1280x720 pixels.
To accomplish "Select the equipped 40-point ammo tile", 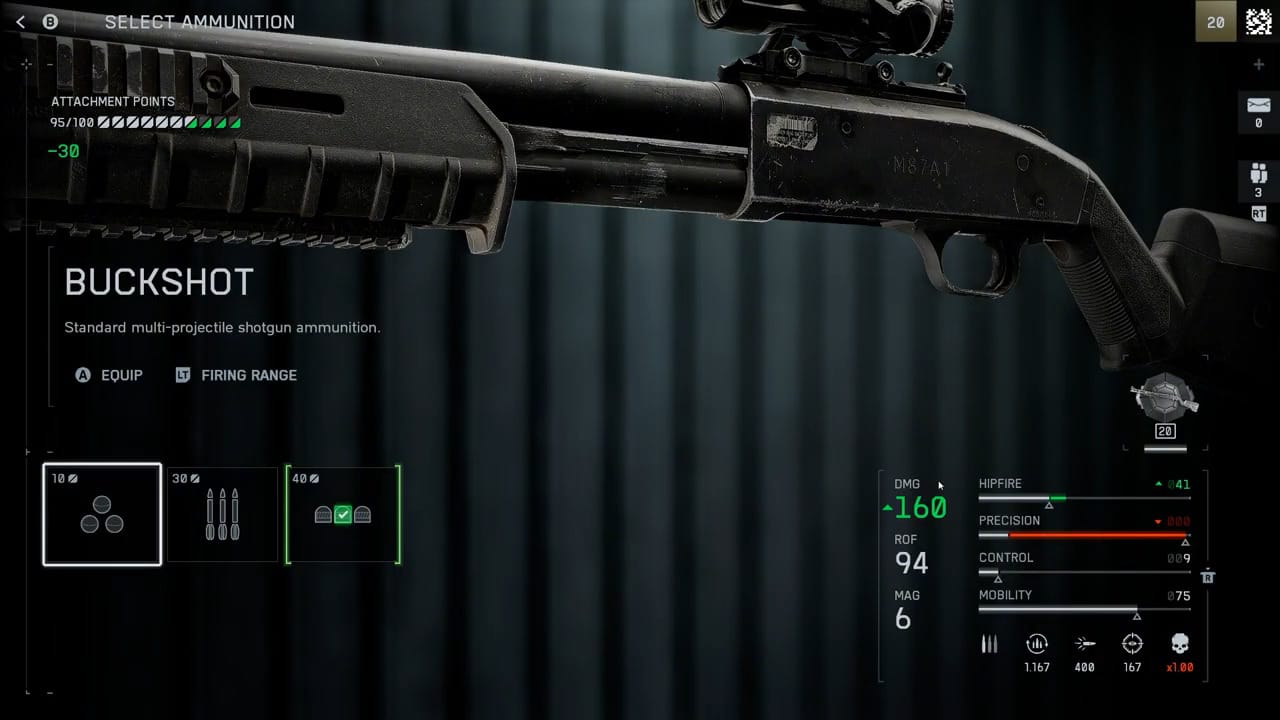I will click(x=343, y=514).
